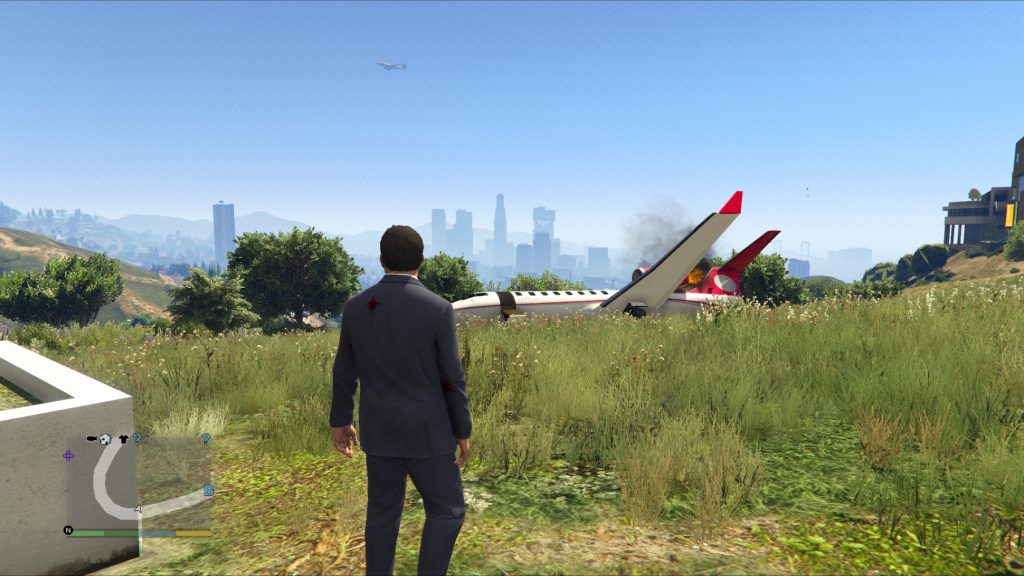
Task: Click the blue letter B mission blip
Action: point(208,490)
